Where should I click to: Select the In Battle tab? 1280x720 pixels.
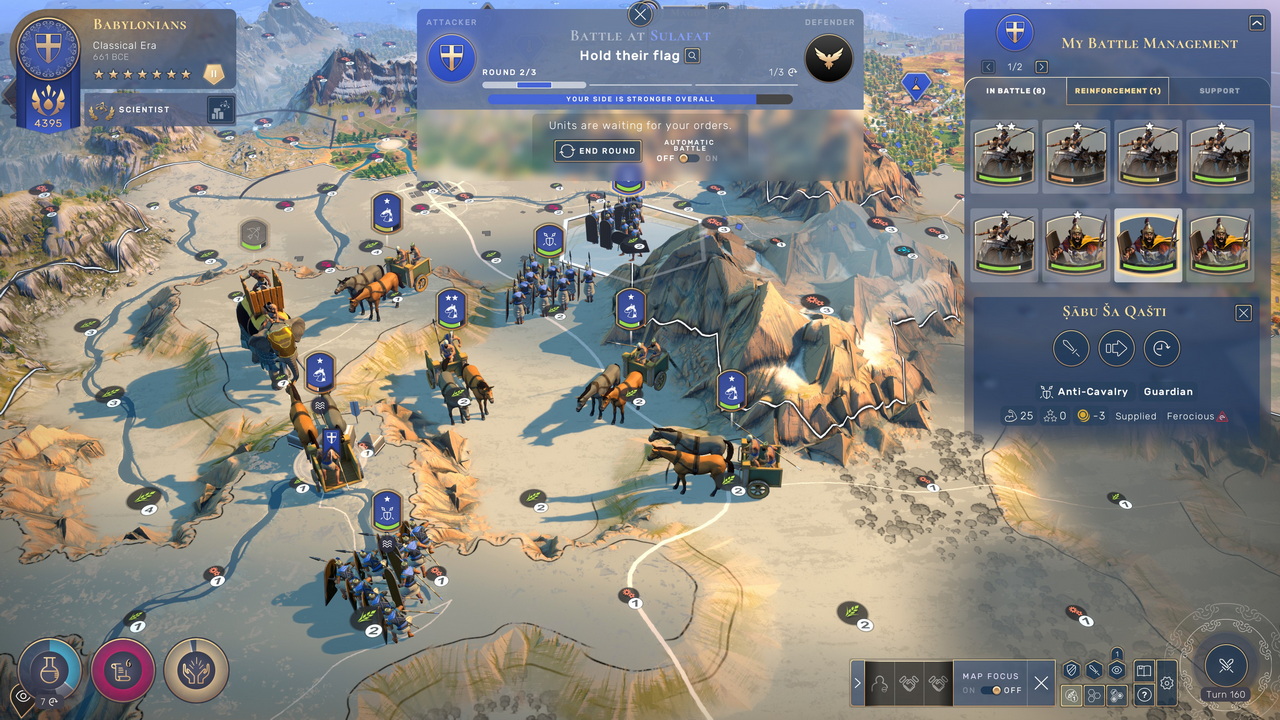(x=1016, y=91)
